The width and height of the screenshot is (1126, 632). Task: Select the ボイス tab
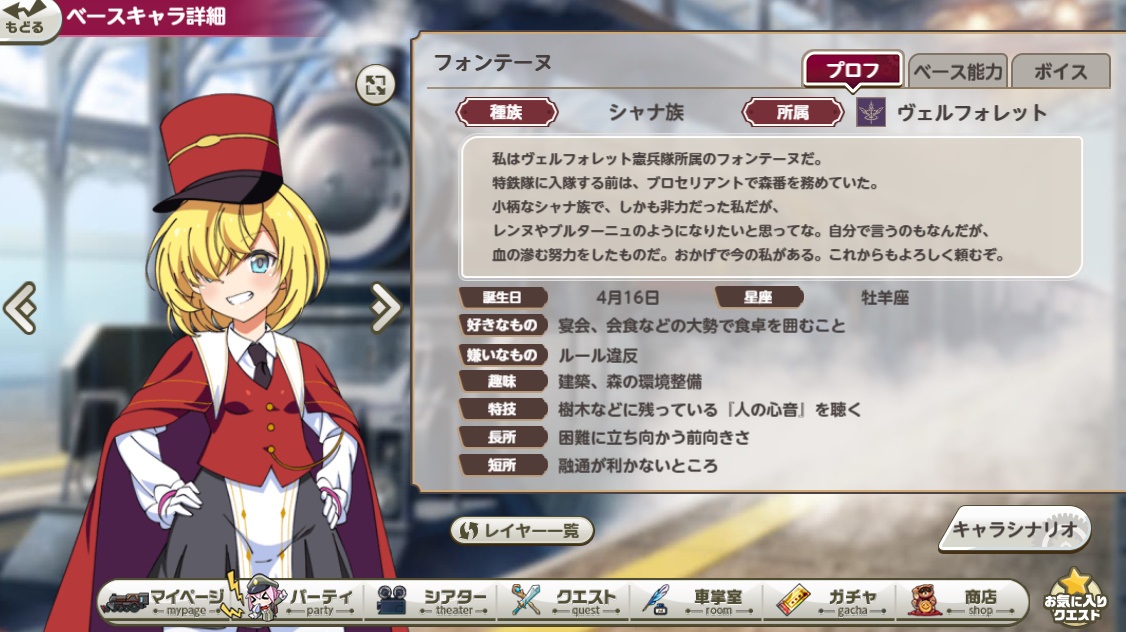(1060, 71)
